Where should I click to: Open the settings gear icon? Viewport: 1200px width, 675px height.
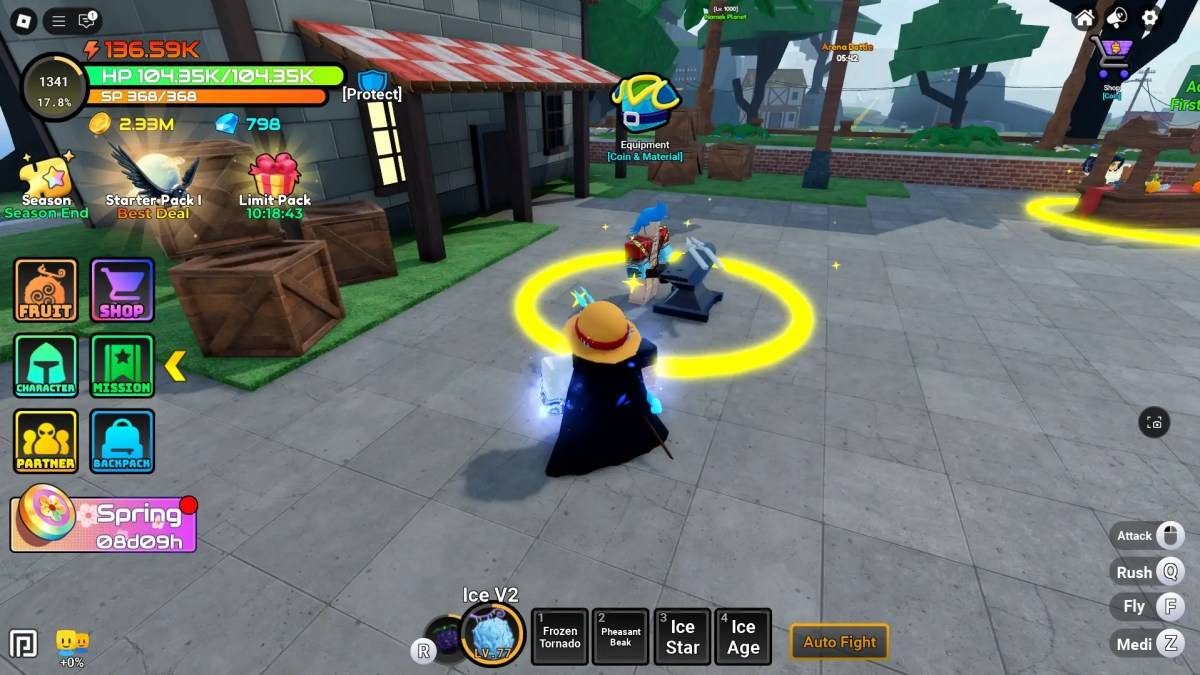1150,18
